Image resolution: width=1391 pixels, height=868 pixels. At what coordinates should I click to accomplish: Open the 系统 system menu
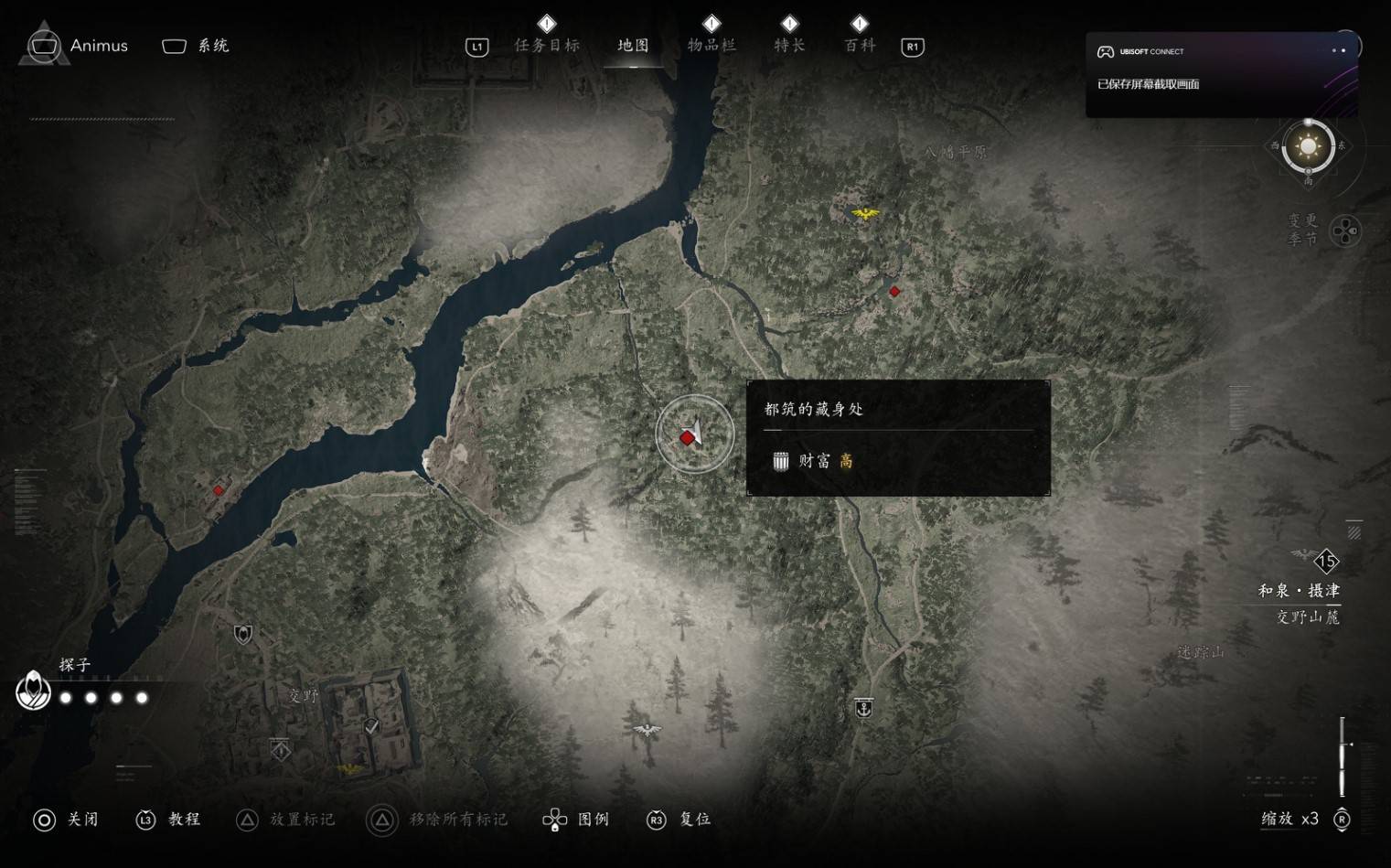point(196,46)
